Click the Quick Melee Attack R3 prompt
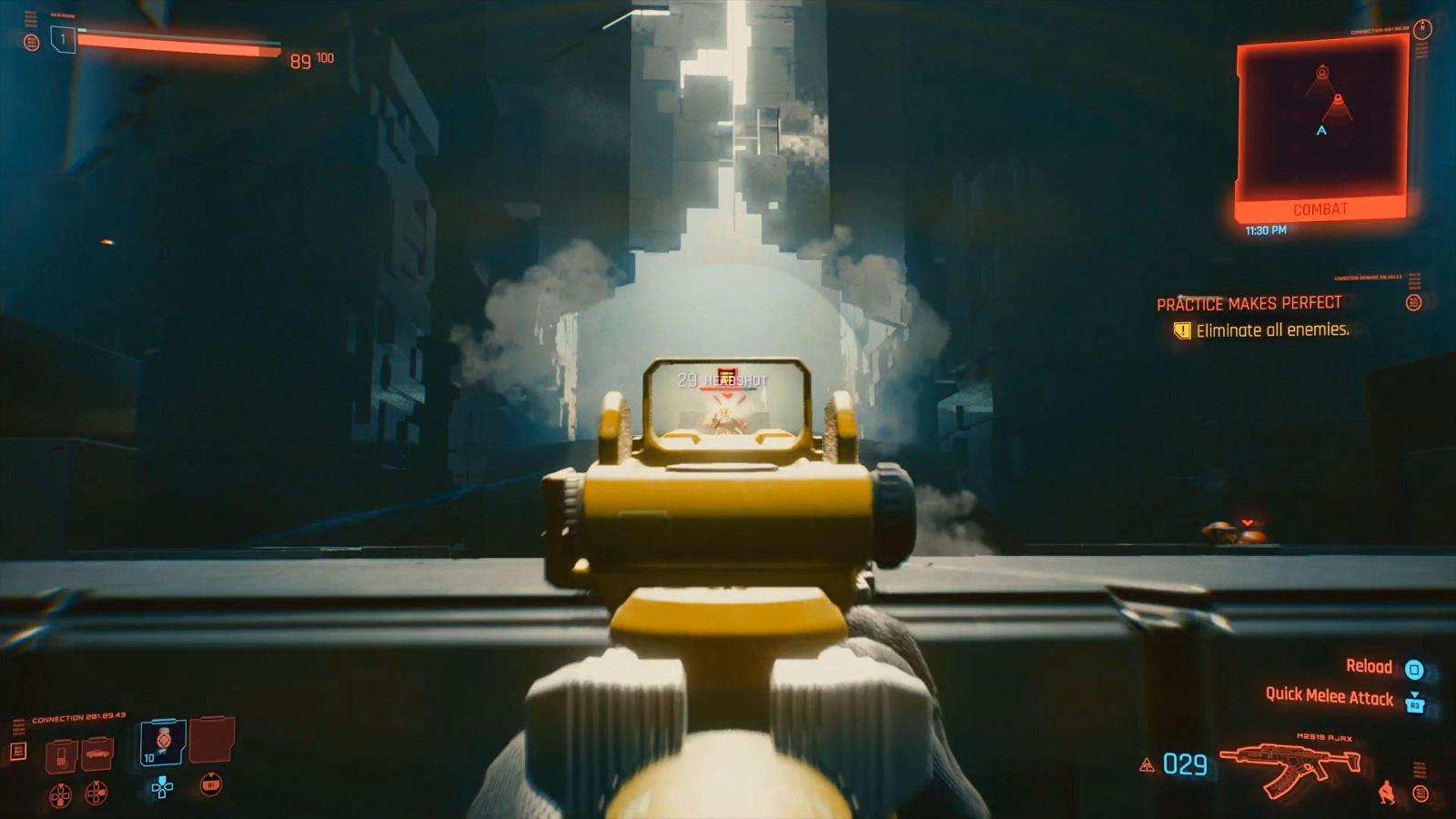Viewport: 1456px width, 819px height. 1330,699
